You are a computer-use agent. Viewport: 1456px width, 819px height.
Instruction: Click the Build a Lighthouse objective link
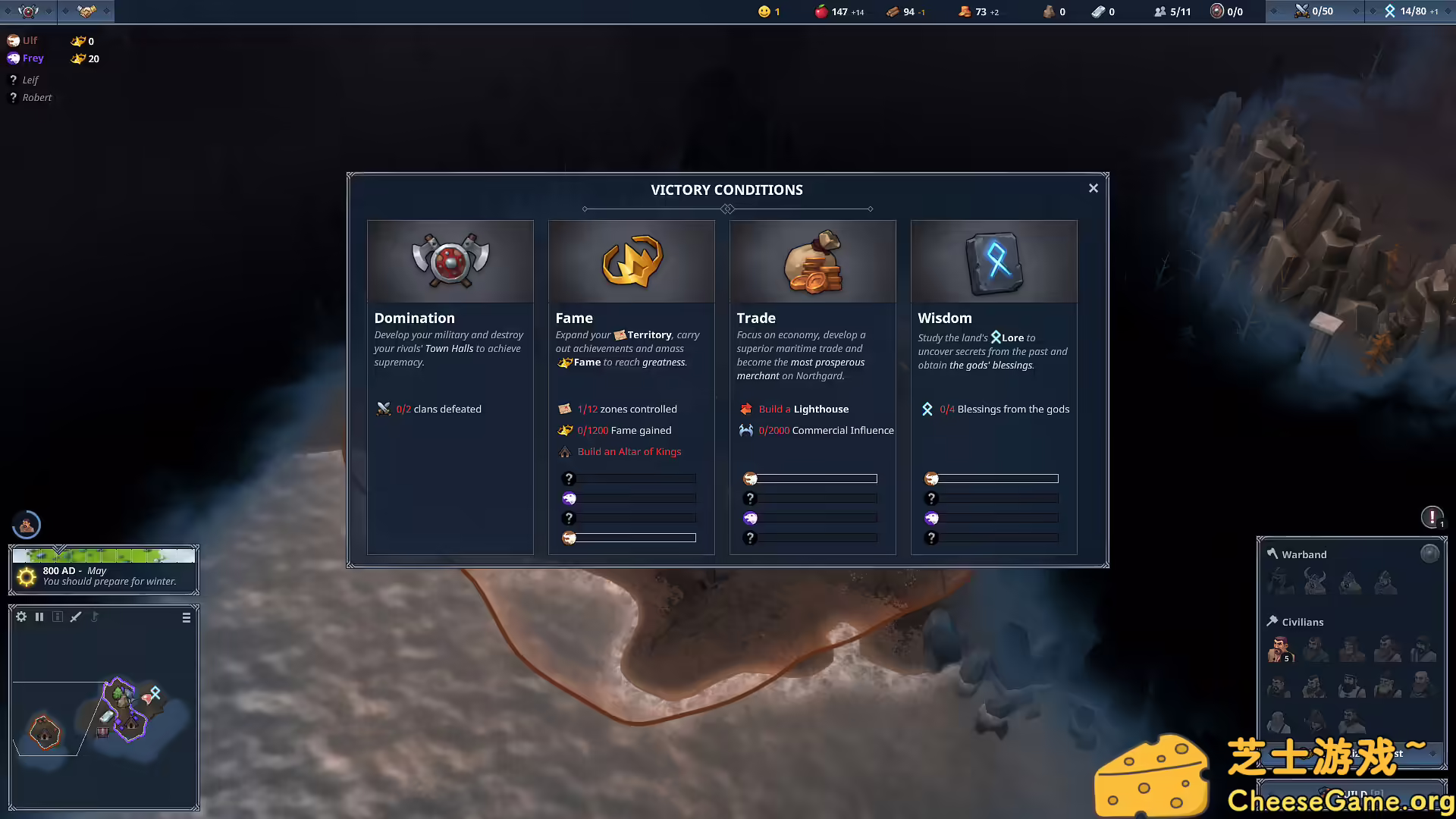coord(805,409)
